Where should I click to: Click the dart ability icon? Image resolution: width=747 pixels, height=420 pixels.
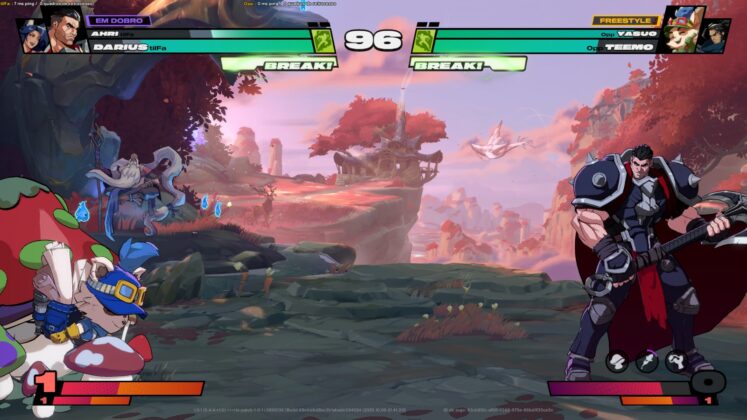point(647,362)
